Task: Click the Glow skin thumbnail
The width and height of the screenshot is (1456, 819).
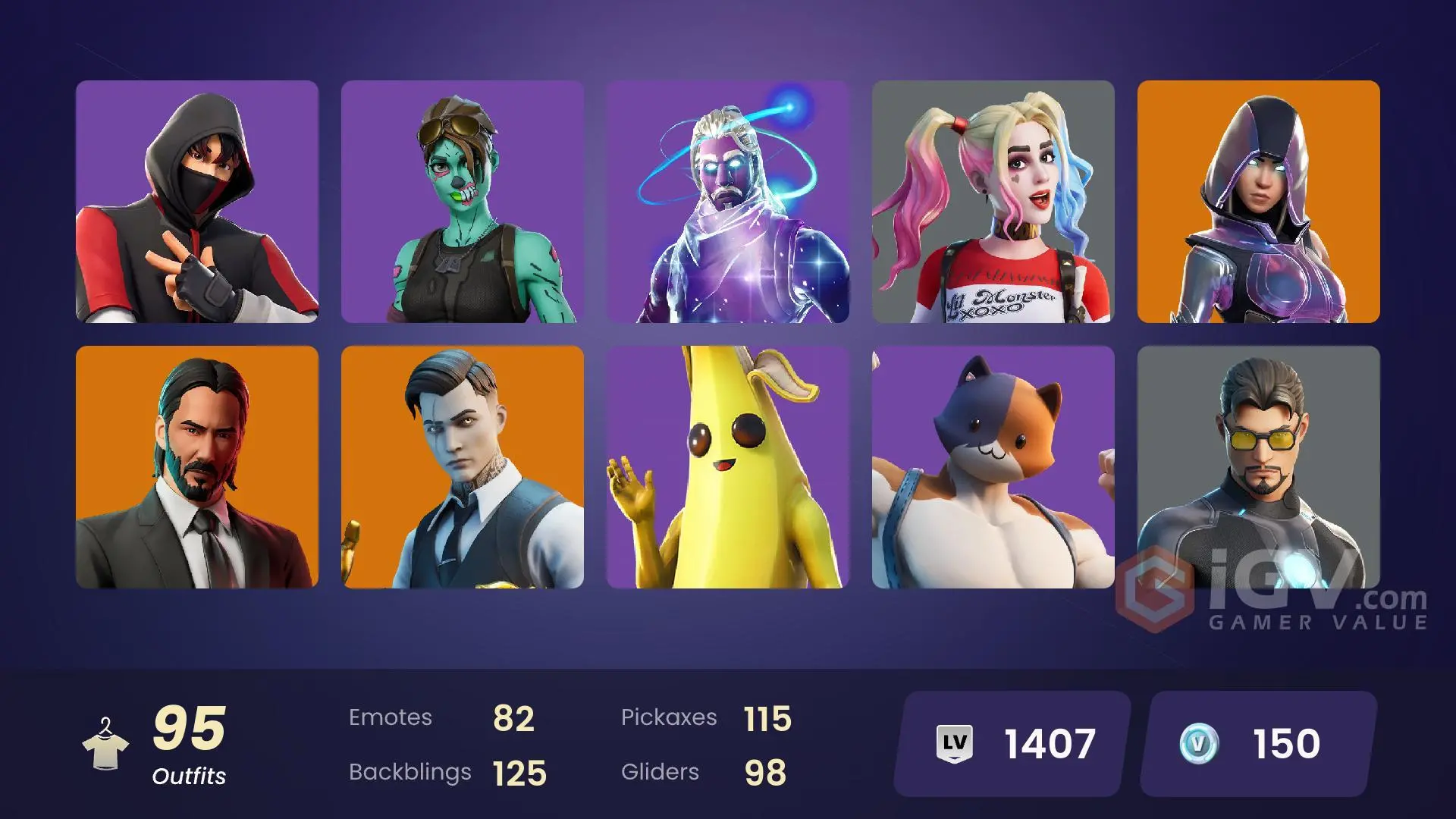Action: 1259,201
